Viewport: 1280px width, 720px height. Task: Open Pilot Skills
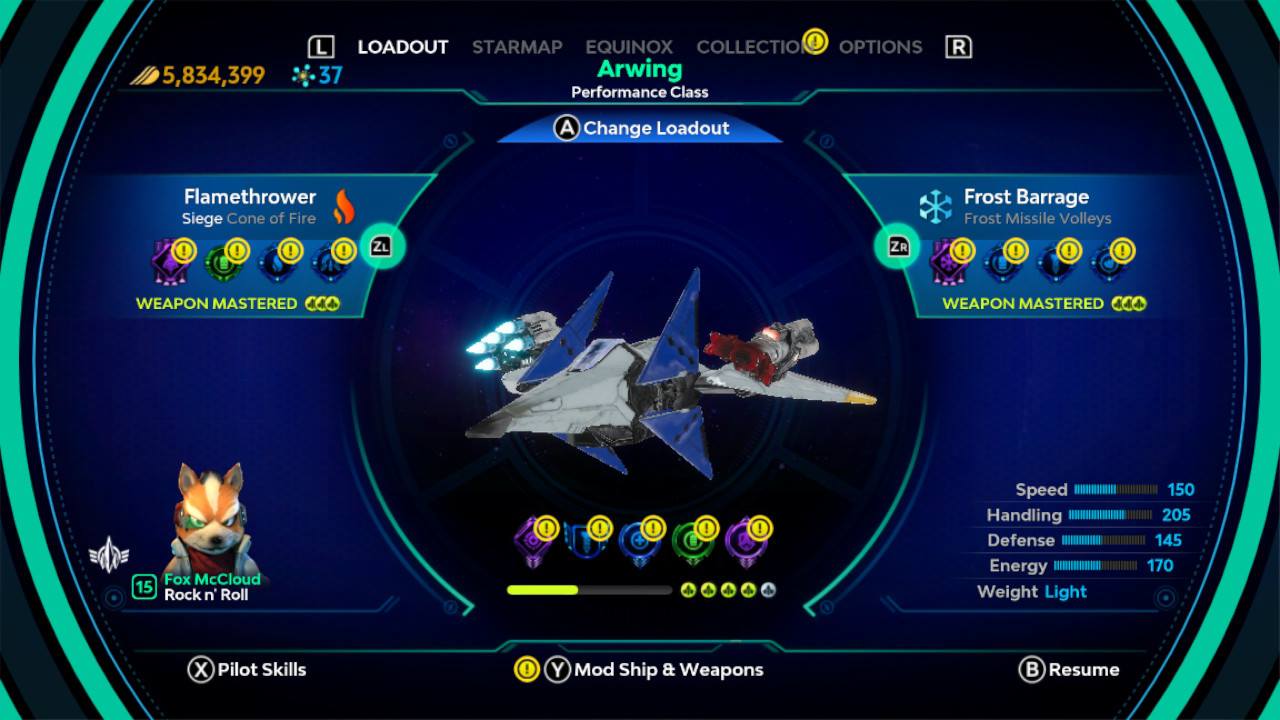[x=247, y=670]
